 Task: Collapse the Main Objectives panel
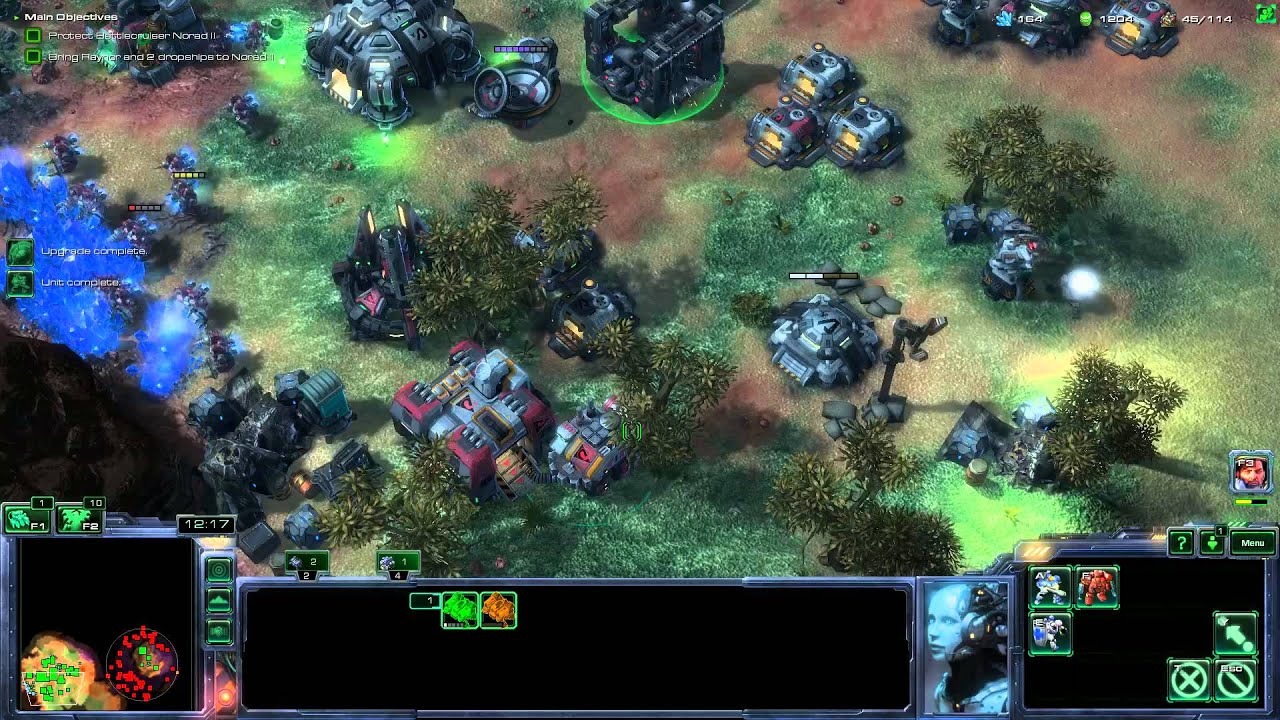pyautogui.click(x=16, y=16)
